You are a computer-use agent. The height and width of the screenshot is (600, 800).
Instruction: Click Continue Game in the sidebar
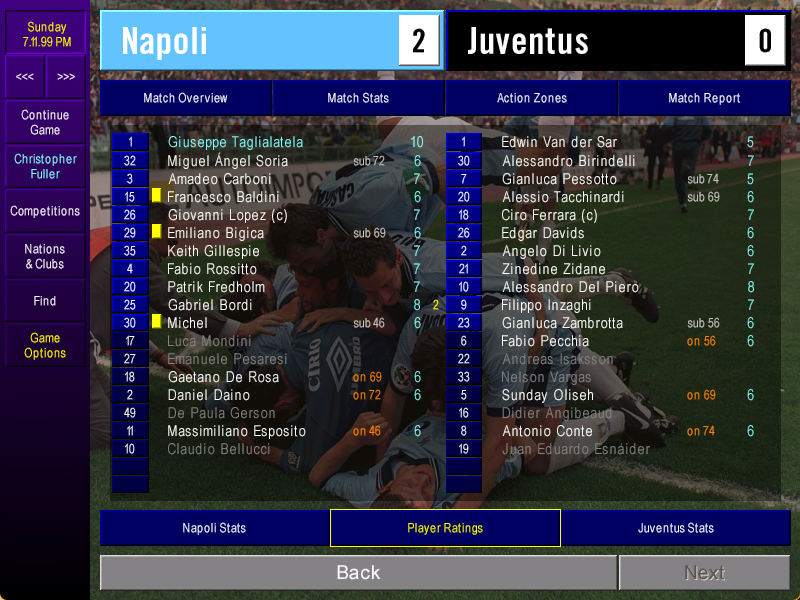click(45, 122)
